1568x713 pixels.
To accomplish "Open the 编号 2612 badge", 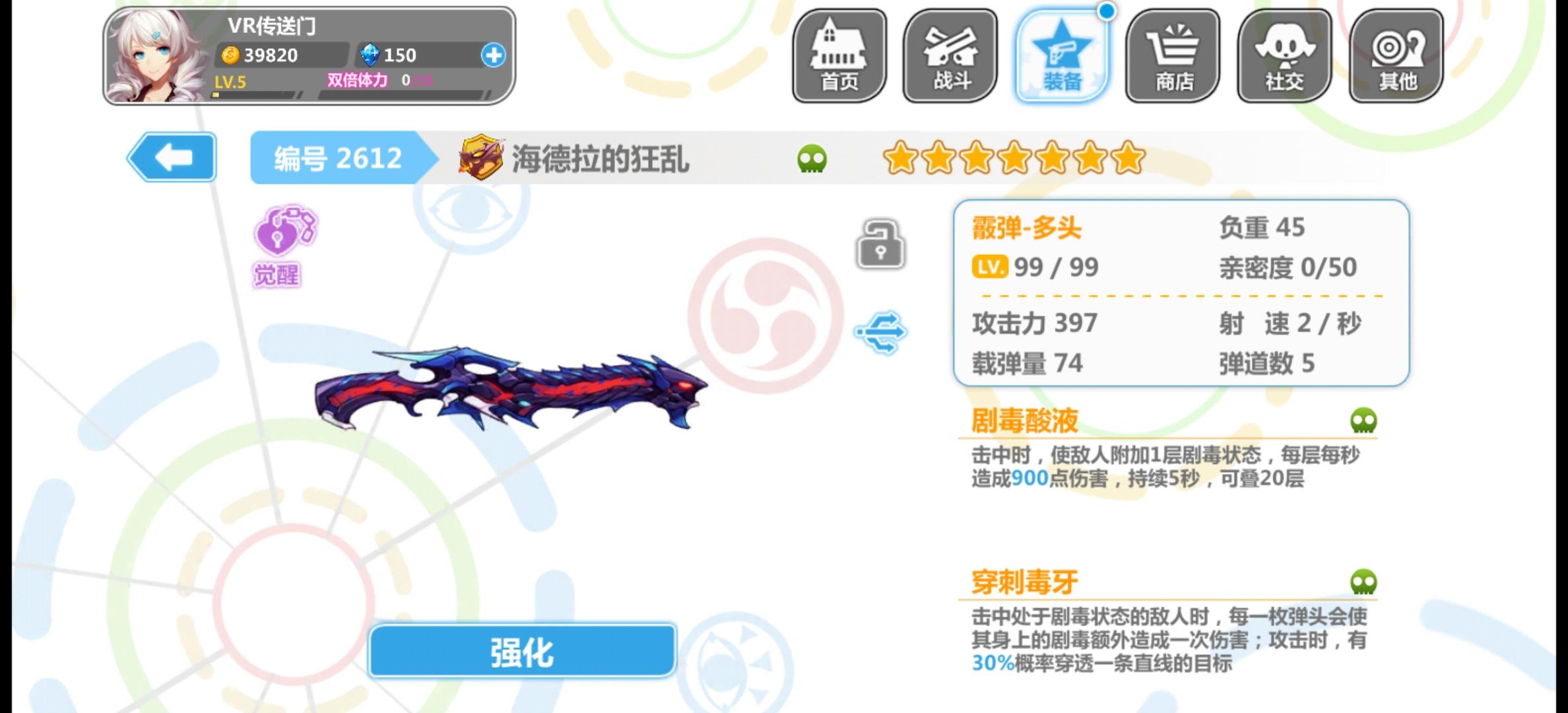I will point(338,158).
